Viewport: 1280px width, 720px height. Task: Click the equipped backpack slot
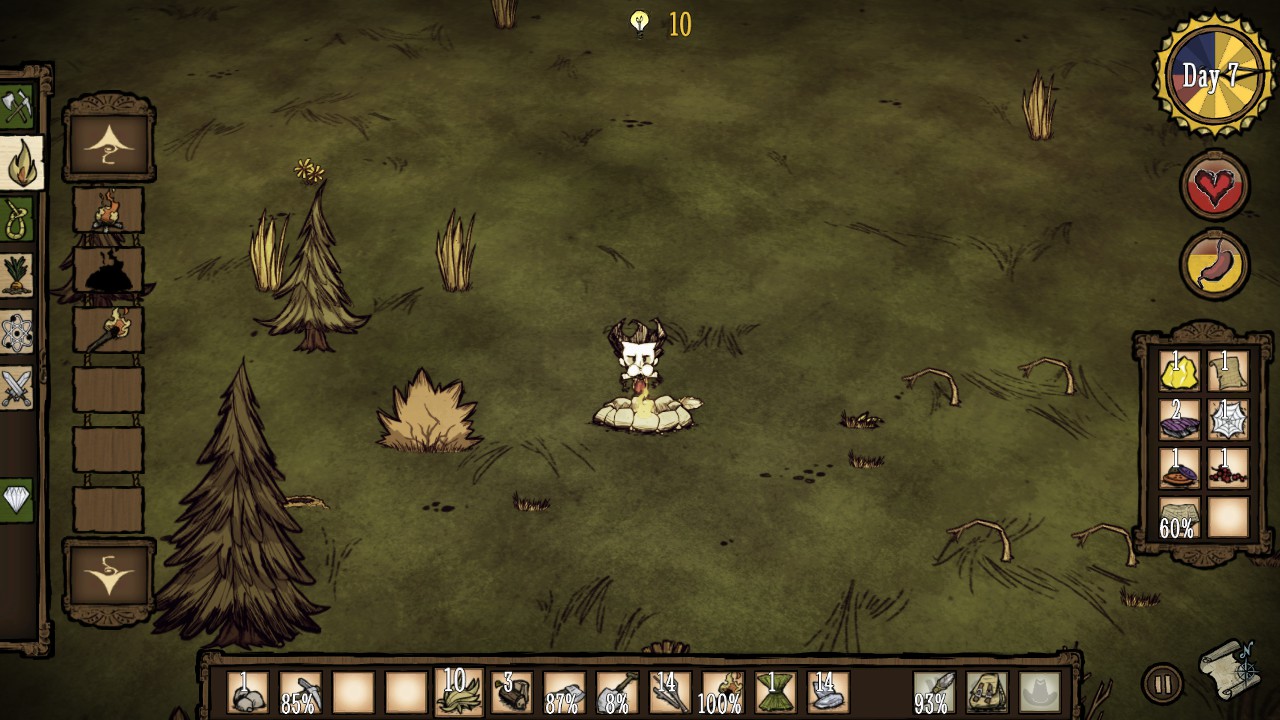tap(987, 692)
